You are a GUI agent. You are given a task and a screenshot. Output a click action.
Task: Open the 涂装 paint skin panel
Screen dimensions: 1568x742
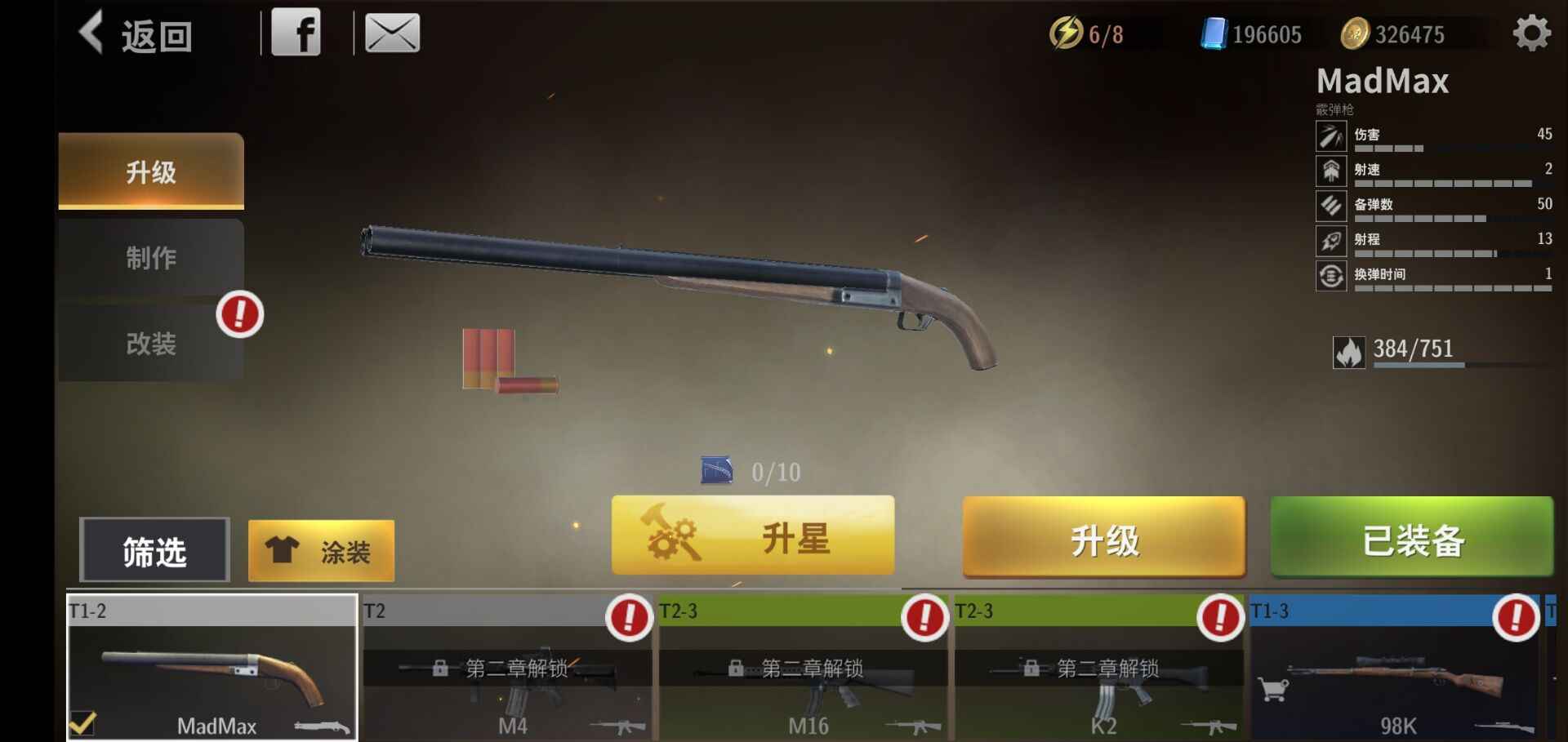point(320,550)
